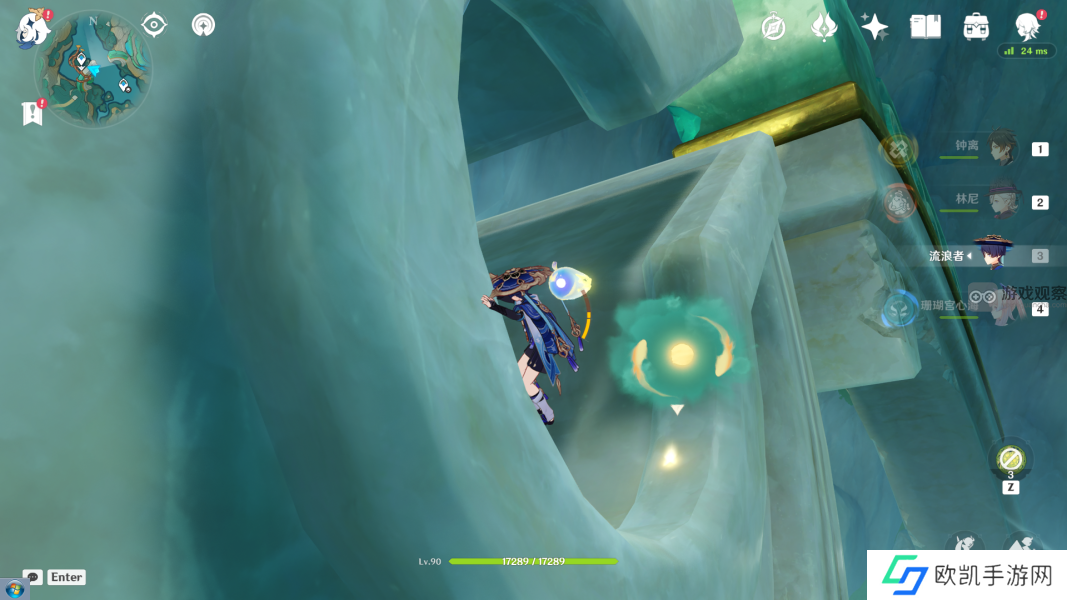Open the Paimon main menu
This screenshot has width=1067, height=600.
click(32, 28)
